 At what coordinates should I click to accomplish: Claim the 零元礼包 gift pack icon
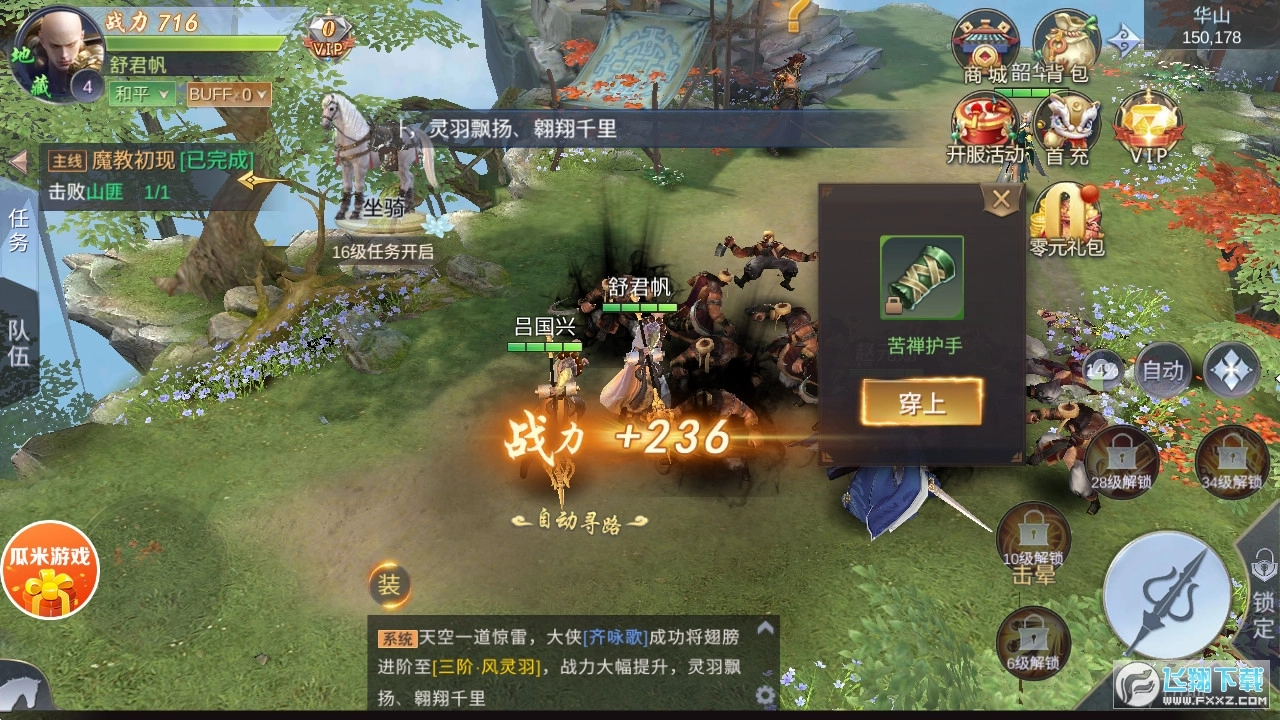click(1068, 215)
